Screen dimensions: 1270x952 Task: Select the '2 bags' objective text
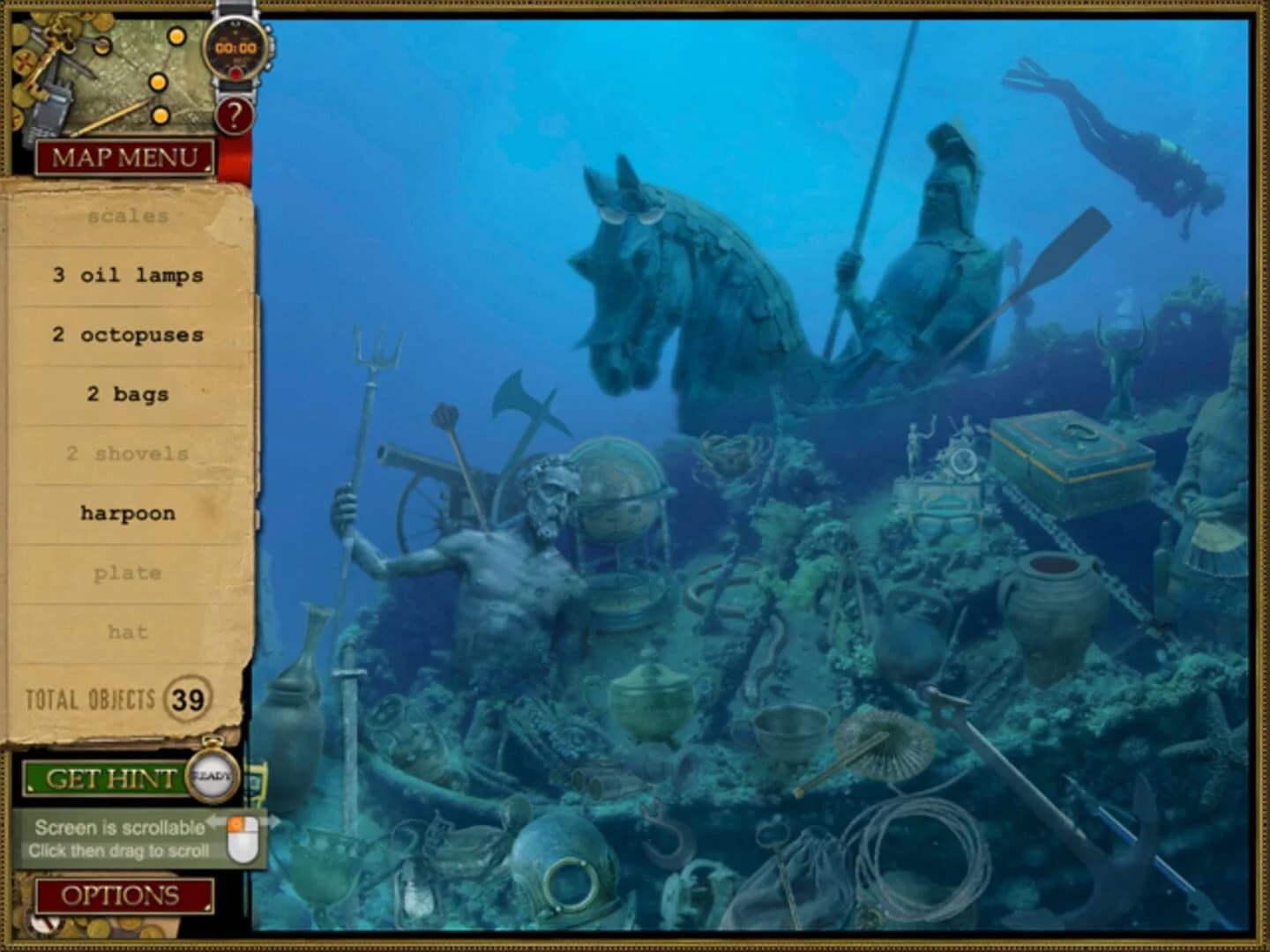pyautogui.click(x=128, y=394)
